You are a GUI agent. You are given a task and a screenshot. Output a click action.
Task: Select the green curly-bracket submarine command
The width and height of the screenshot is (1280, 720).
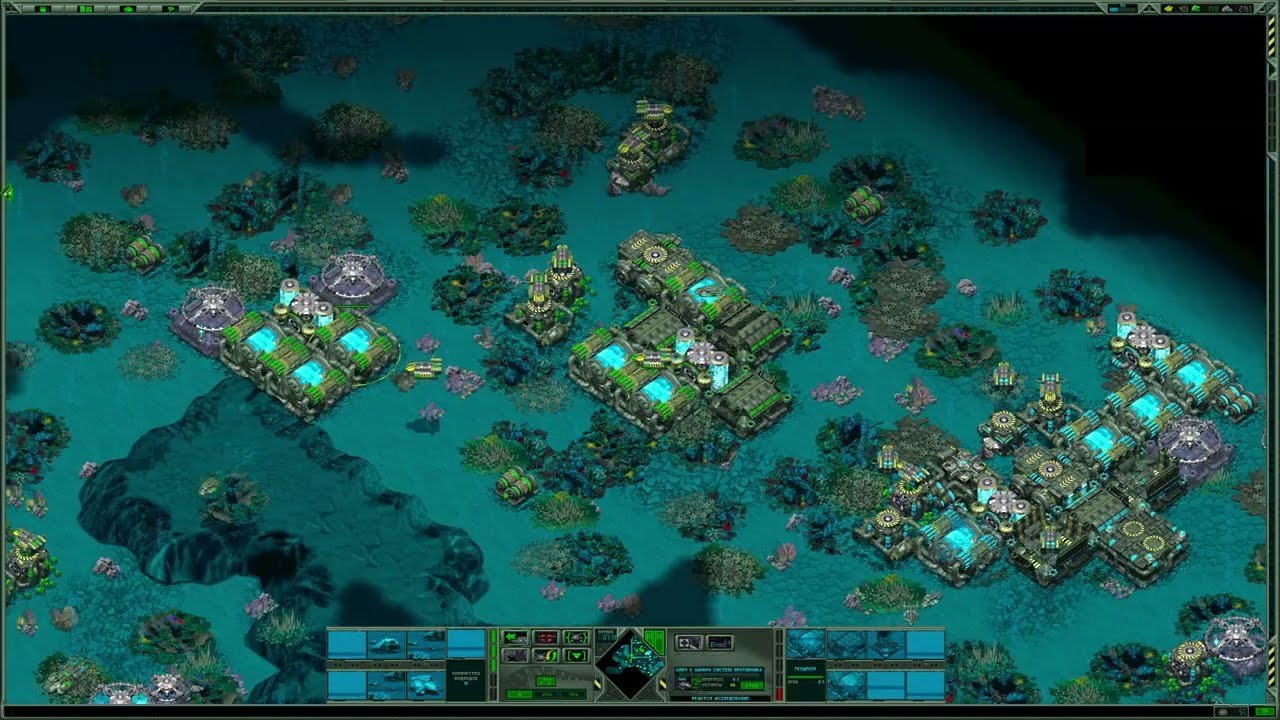click(576, 636)
